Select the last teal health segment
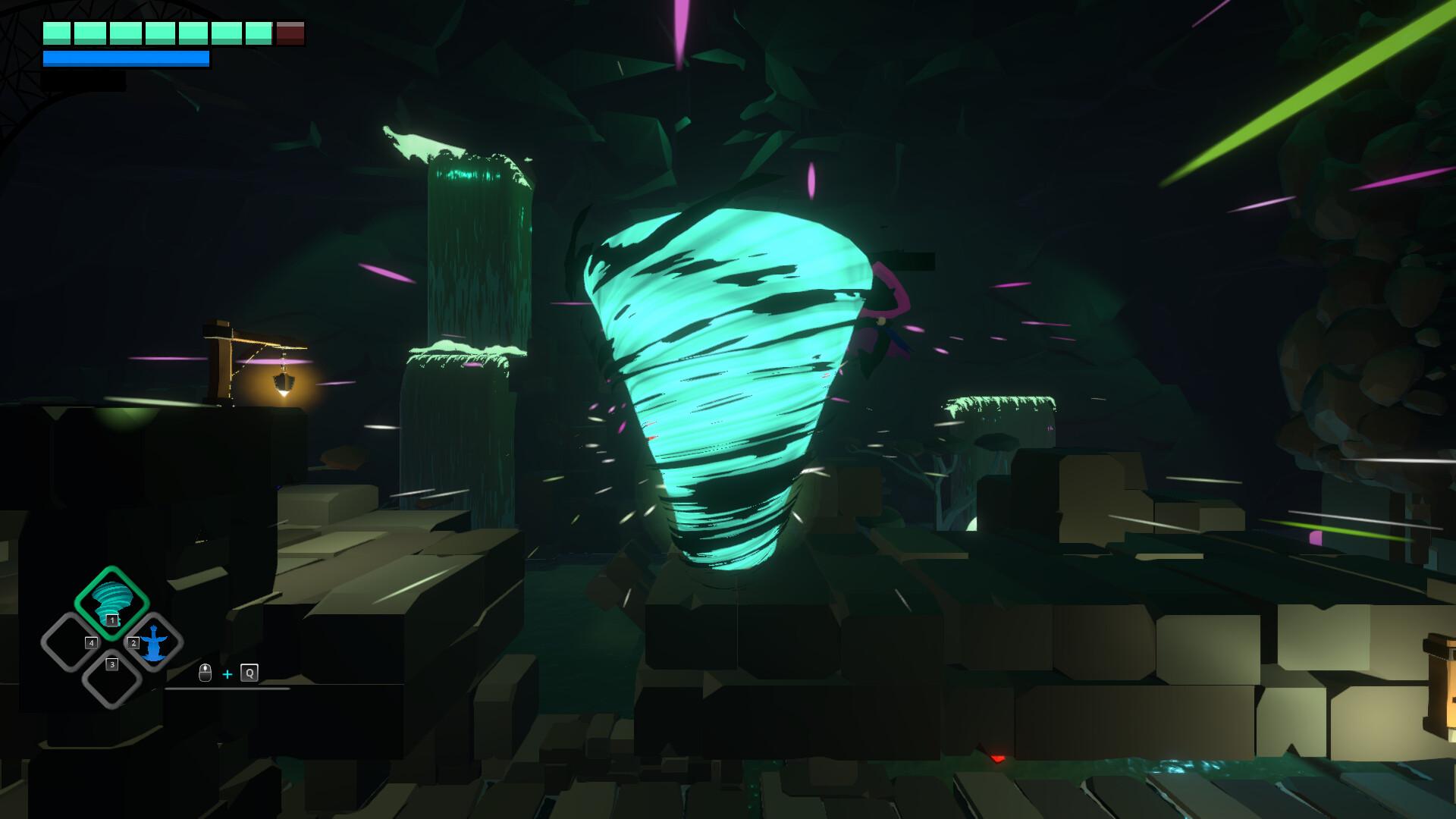 tap(259, 32)
